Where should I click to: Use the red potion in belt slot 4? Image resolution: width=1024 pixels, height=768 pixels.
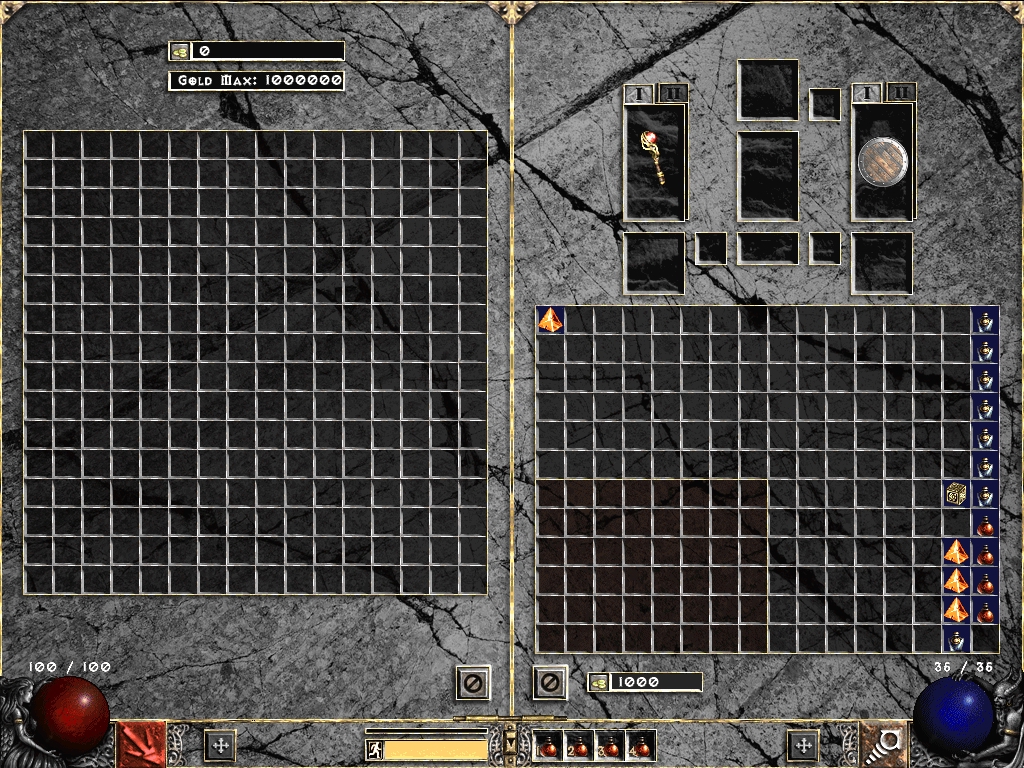[x=638, y=745]
